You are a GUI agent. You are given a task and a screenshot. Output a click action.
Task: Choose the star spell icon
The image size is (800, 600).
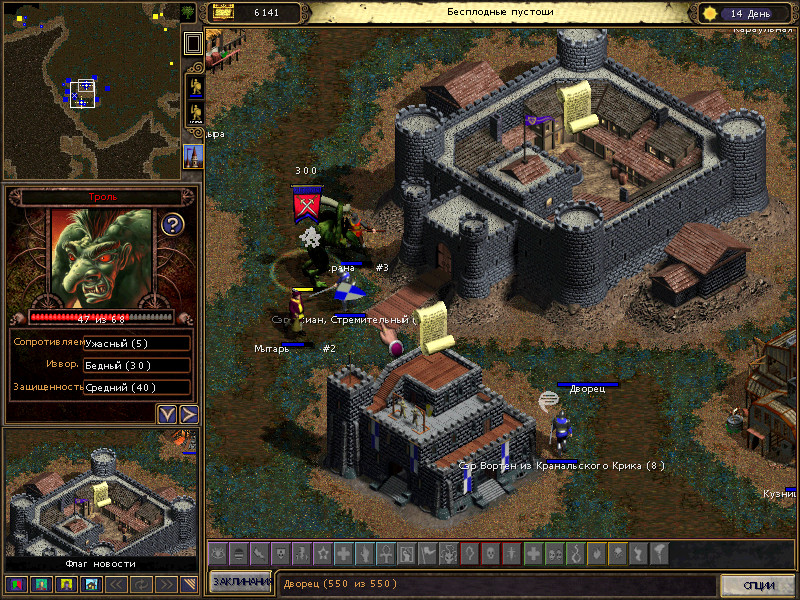tap(322, 552)
